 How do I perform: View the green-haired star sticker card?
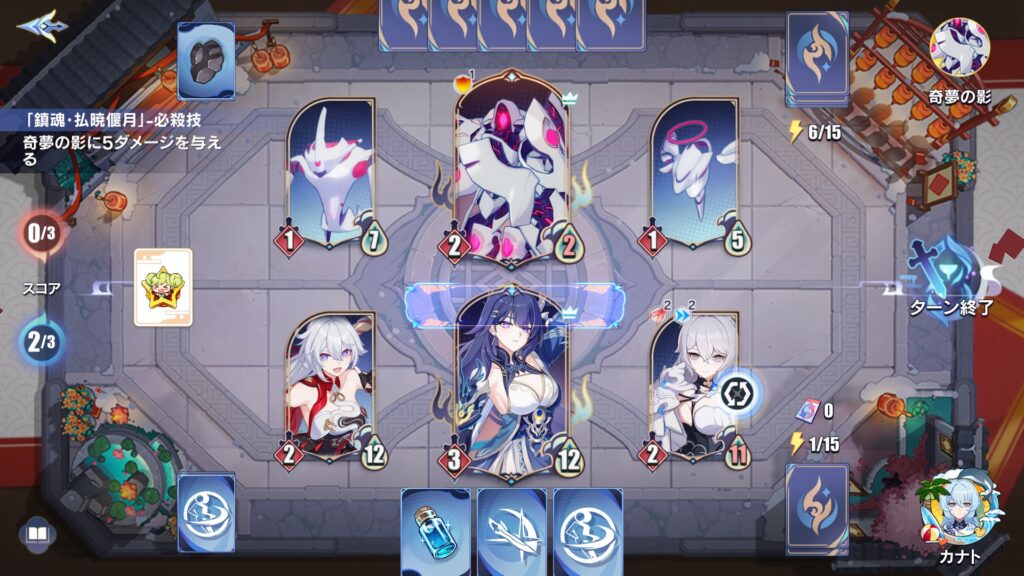162,287
